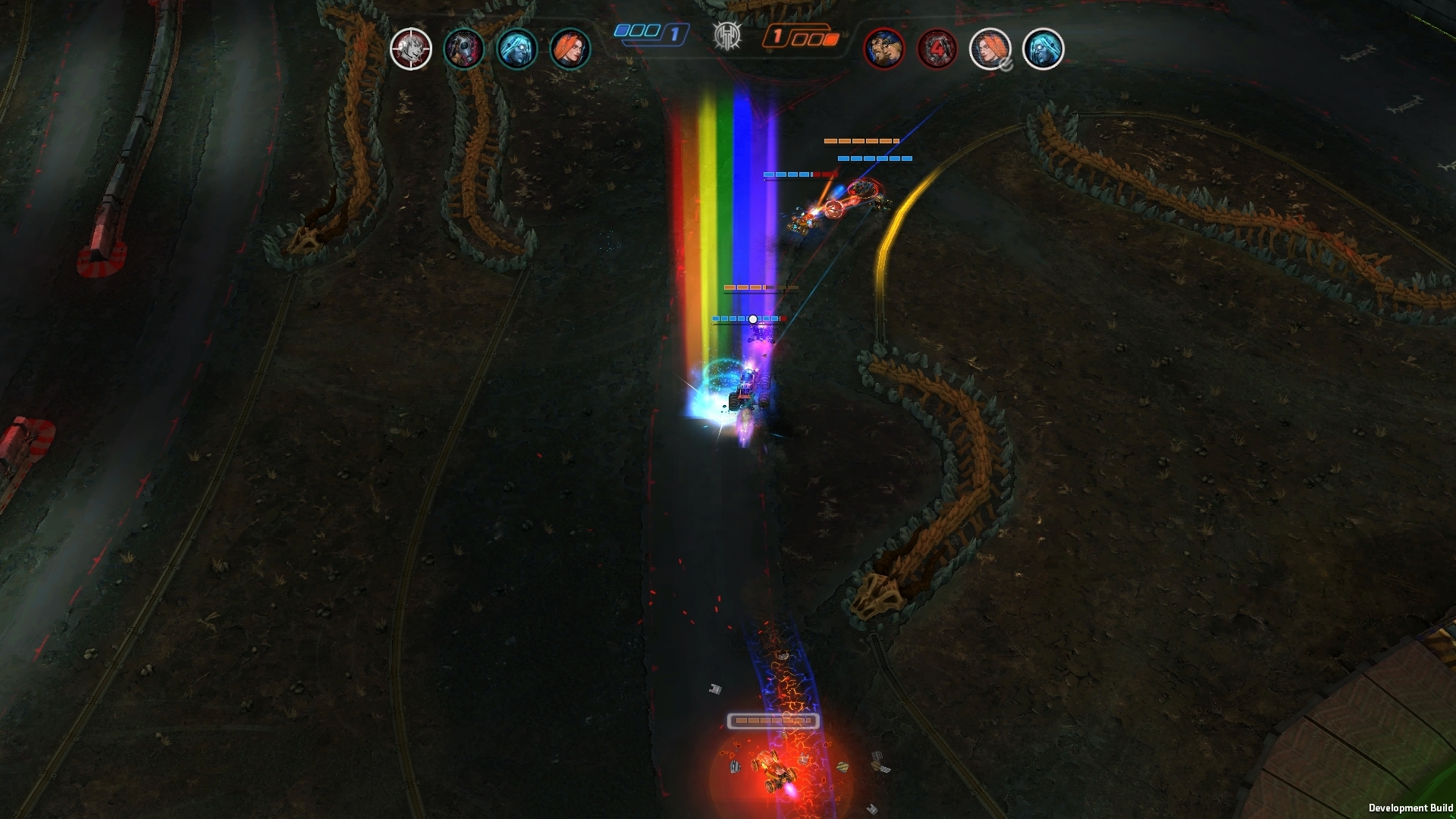Screen dimensions: 1456x819
Task: Choose orange team's red-haired woman portrait
Action: pos(990,49)
